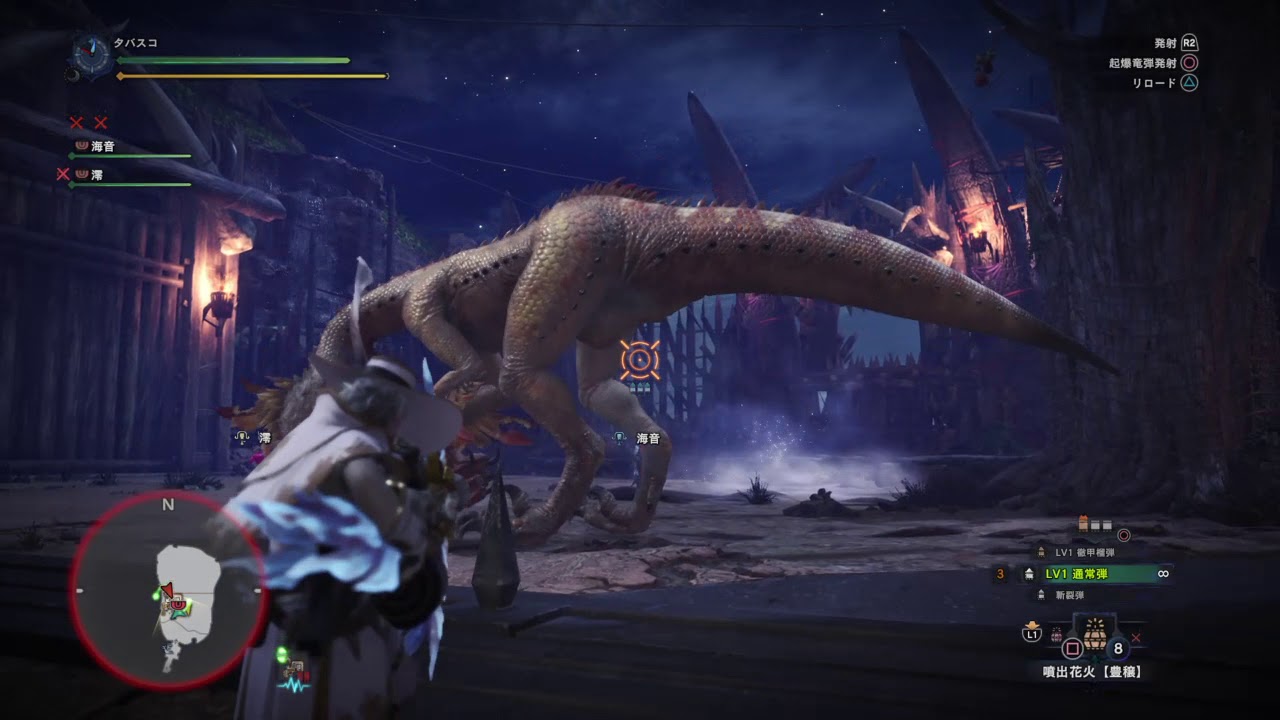Open the circular minimap
This screenshot has width=1280, height=720.
[x=167, y=591]
